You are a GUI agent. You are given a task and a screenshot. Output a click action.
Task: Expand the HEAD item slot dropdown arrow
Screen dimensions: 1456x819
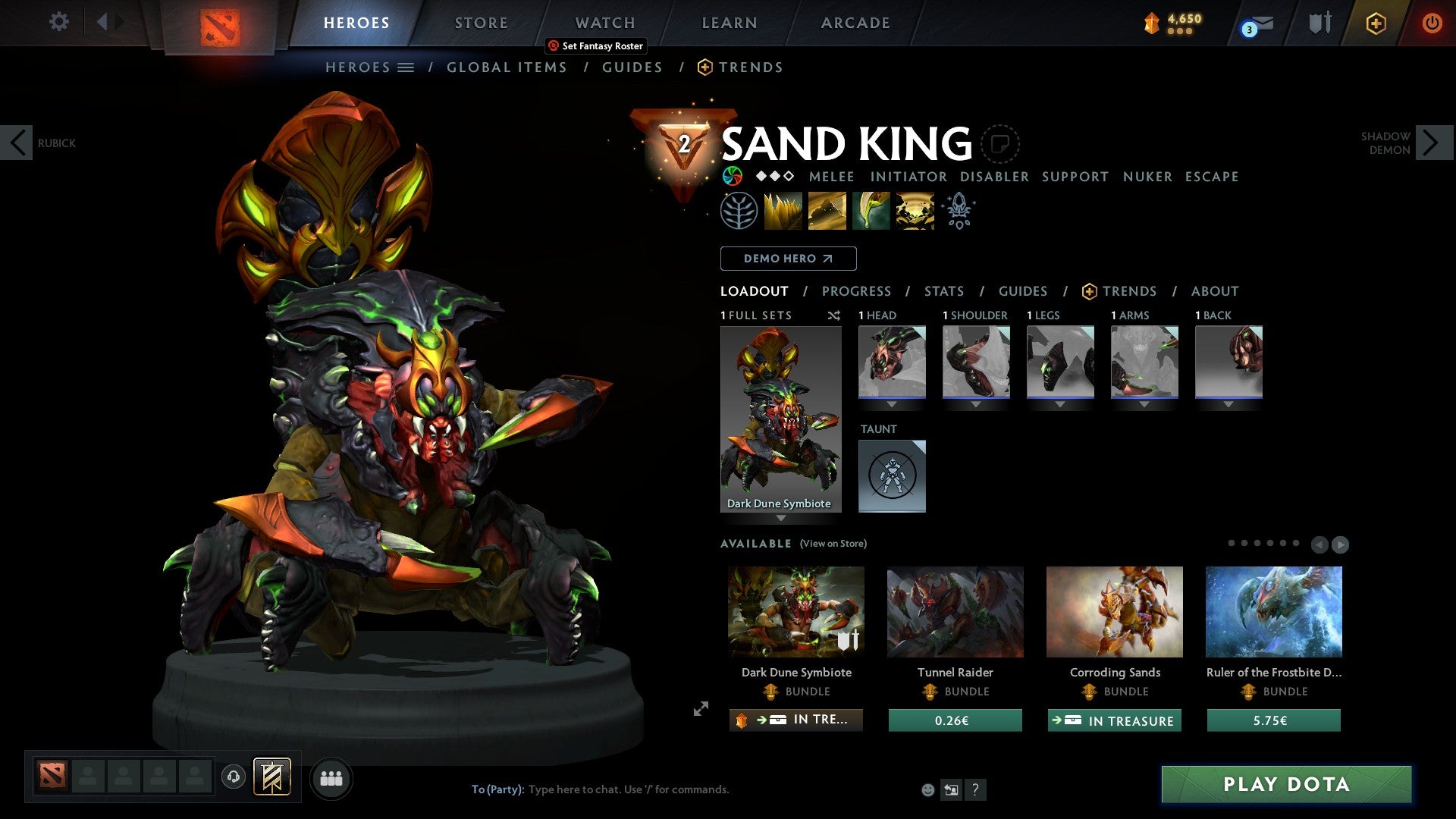tap(891, 404)
